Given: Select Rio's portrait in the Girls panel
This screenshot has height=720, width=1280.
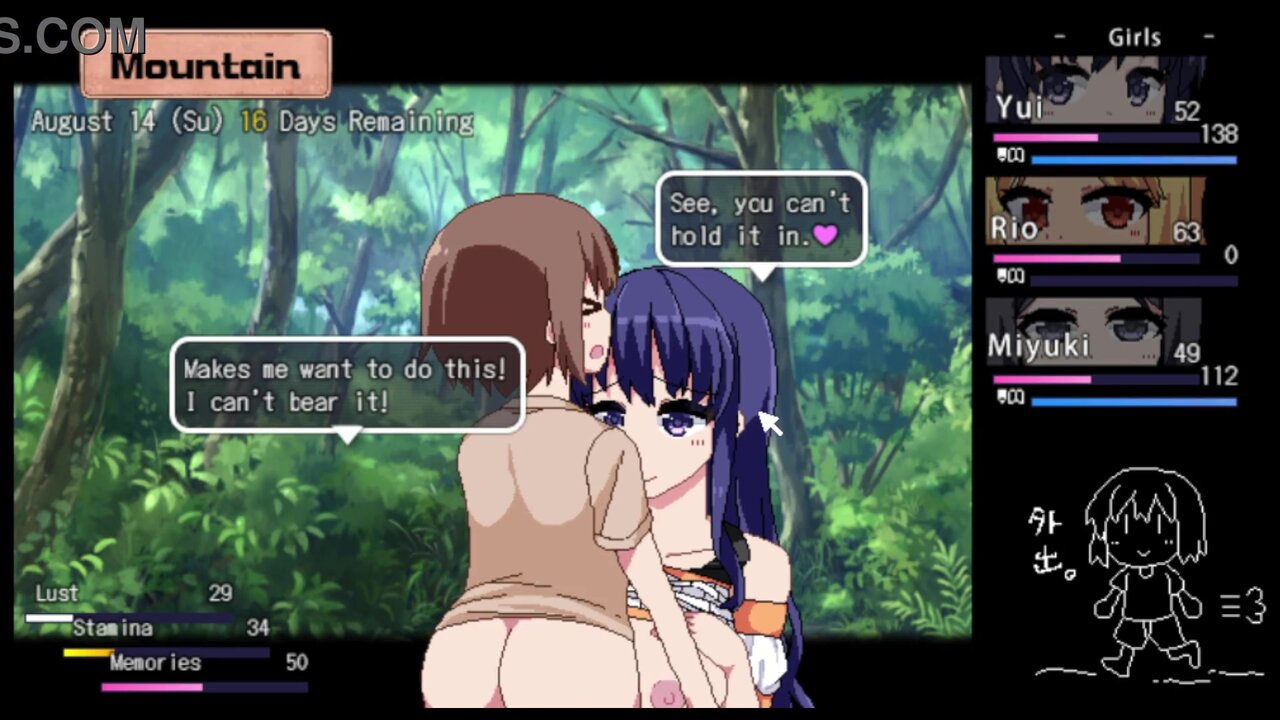Looking at the screenshot, I should 1095,211.
